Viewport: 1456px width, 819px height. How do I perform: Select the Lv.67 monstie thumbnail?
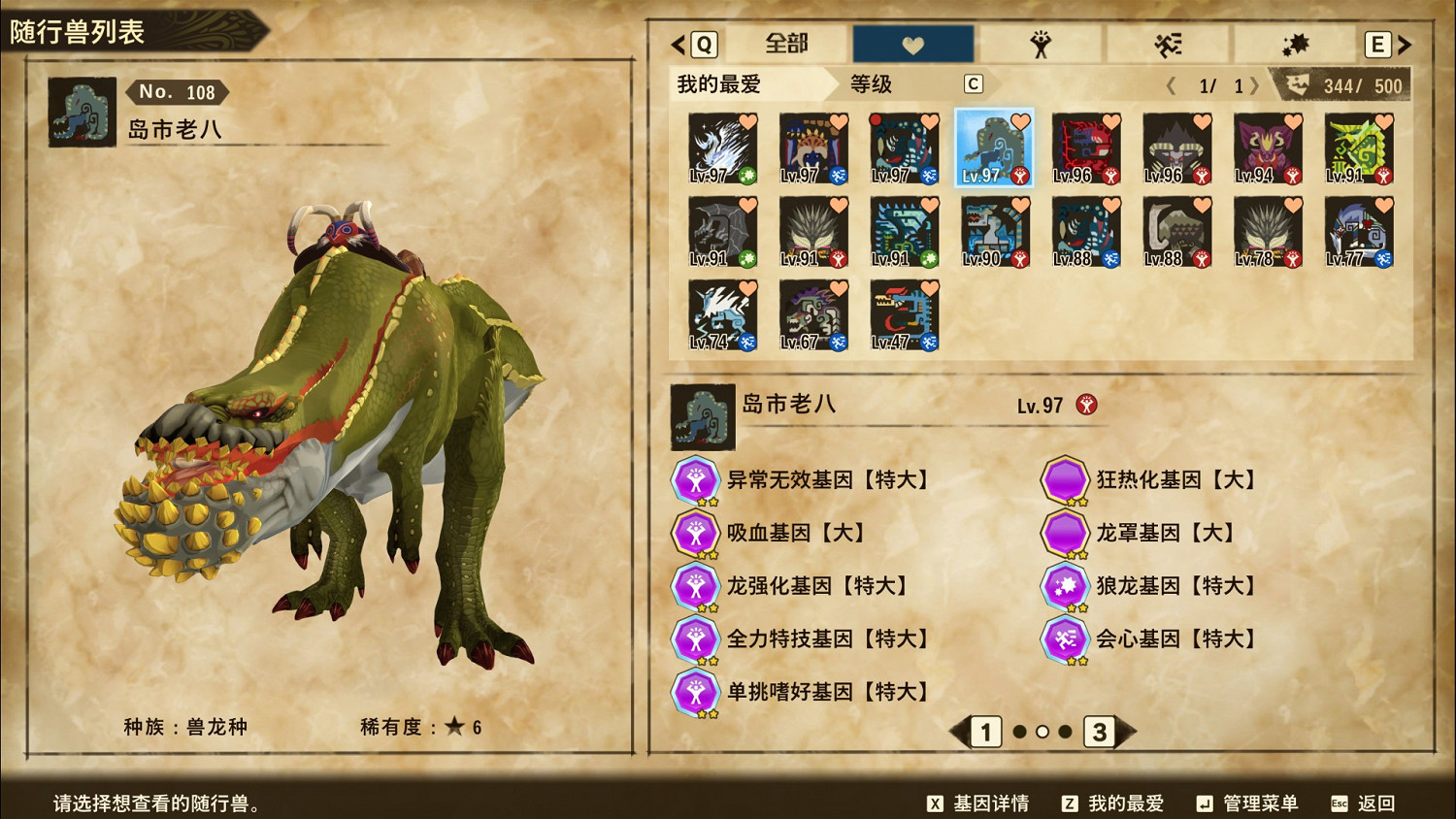pos(813,313)
